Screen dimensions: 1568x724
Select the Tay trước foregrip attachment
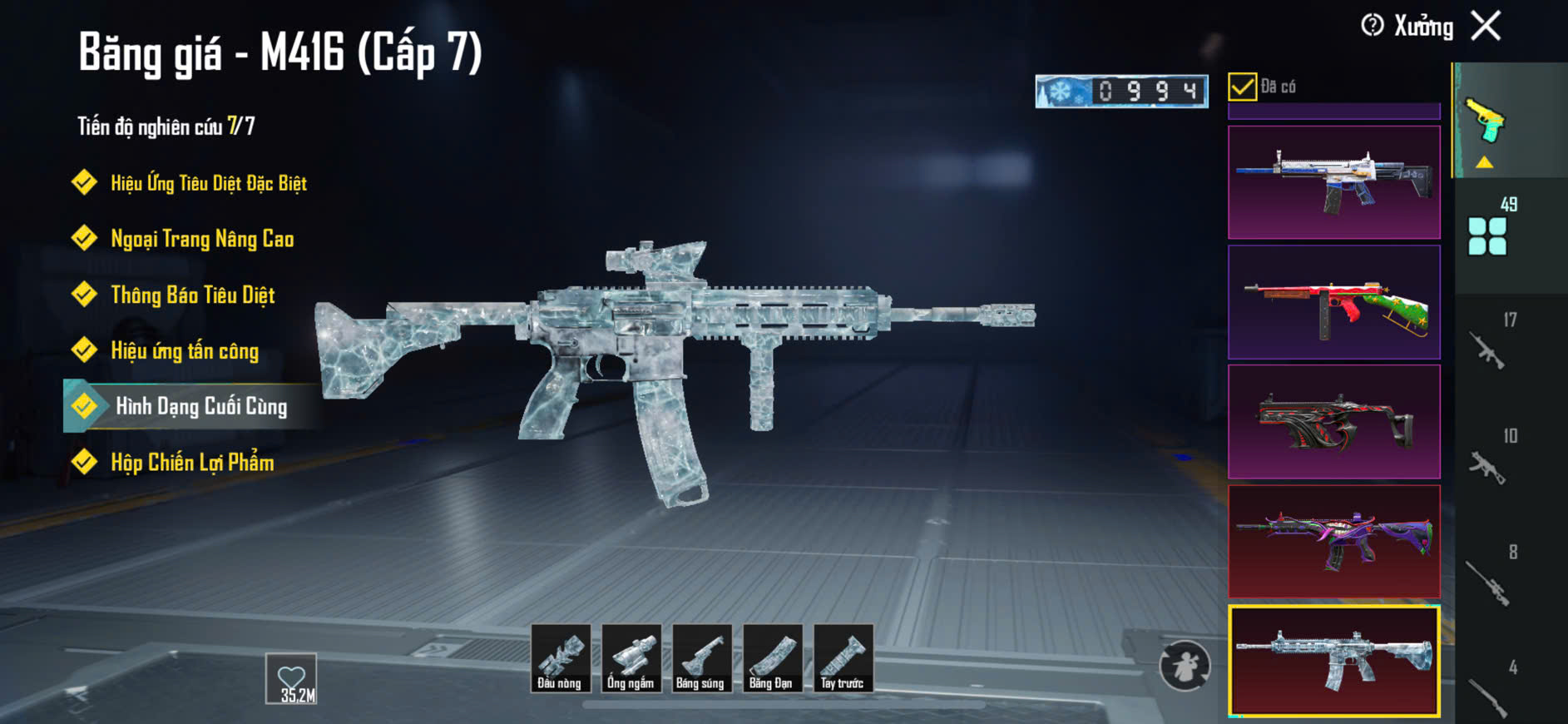click(x=843, y=658)
